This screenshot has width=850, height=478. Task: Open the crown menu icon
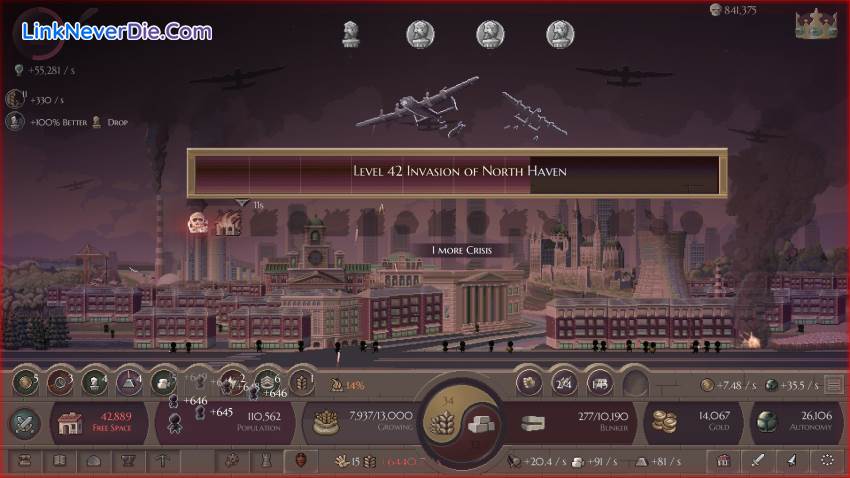(x=815, y=25)
